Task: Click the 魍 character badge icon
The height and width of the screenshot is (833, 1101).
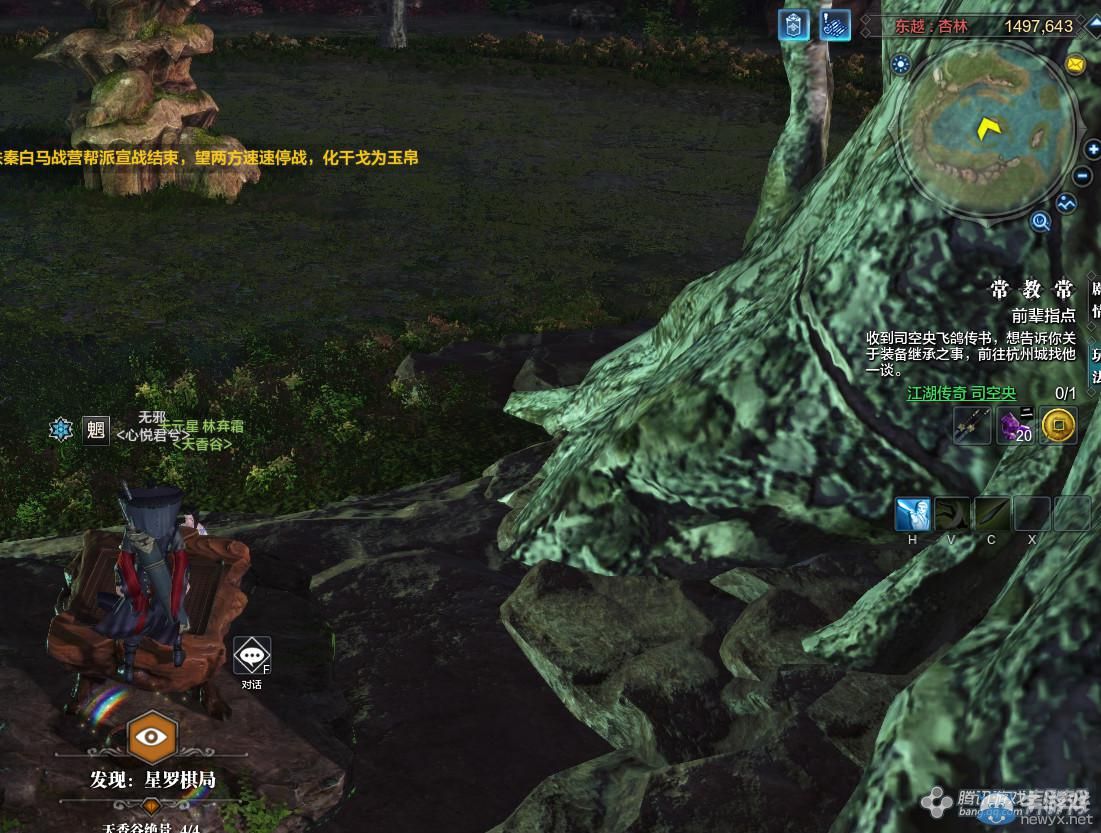Action: point(96,430)
